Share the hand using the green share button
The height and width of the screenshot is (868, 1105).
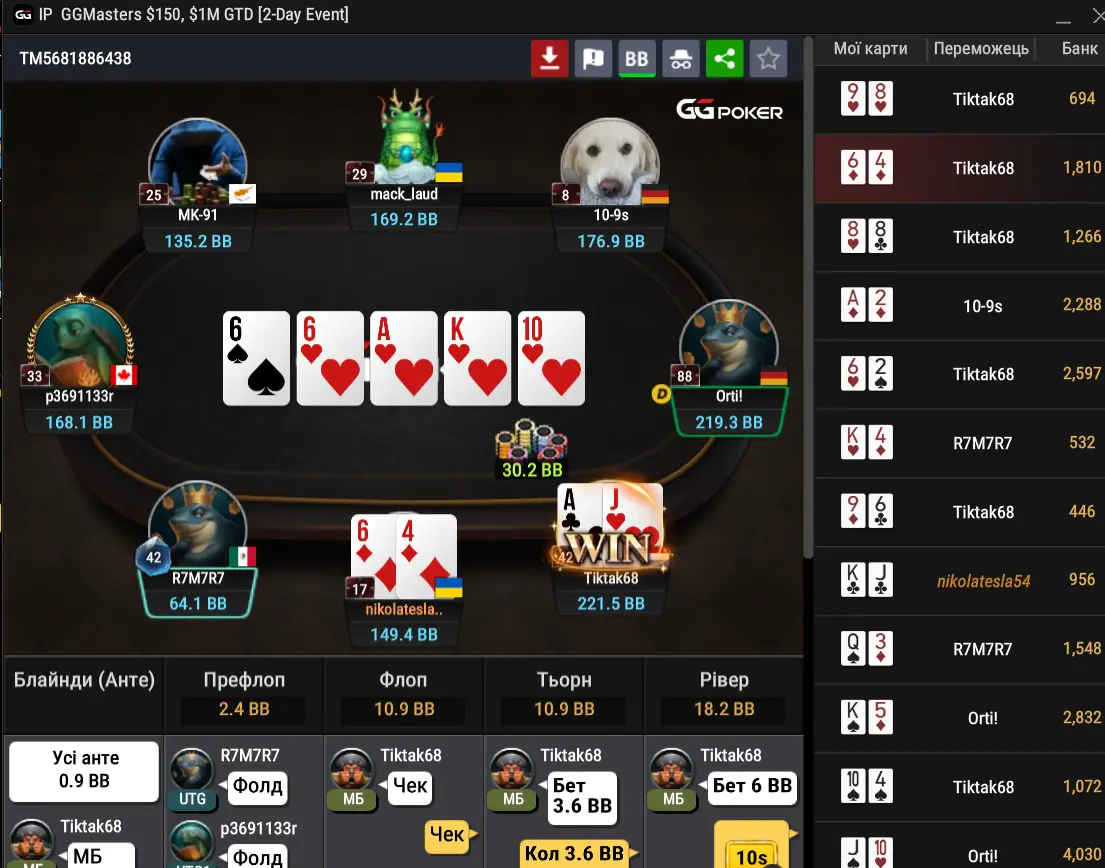tap(724, 59)
